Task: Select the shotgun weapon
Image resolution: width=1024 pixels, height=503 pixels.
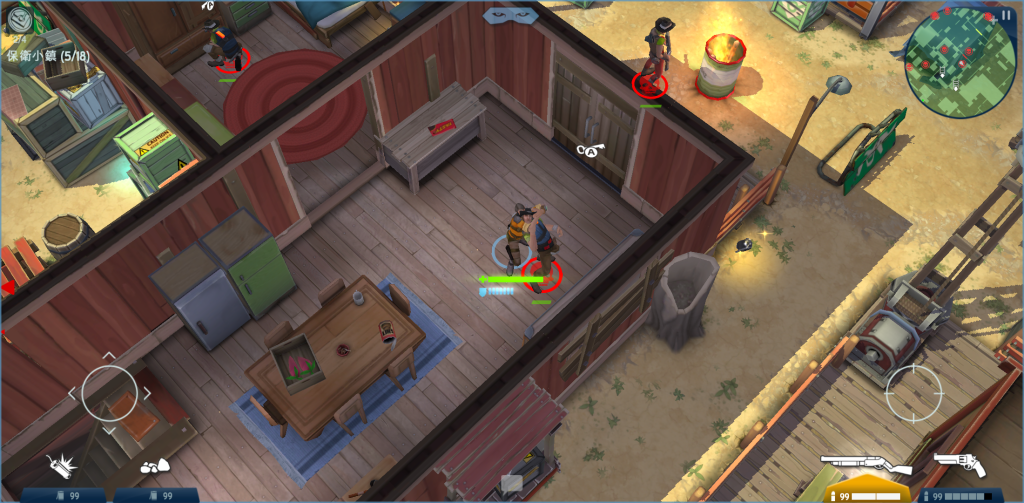Action: (x=866, y=466)
